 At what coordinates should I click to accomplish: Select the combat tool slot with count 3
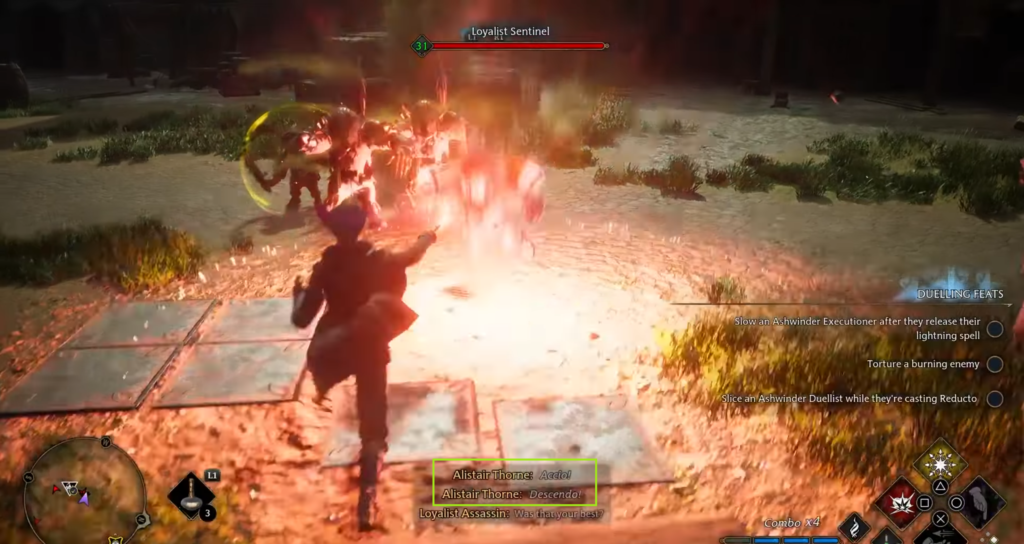pos(190,496)
